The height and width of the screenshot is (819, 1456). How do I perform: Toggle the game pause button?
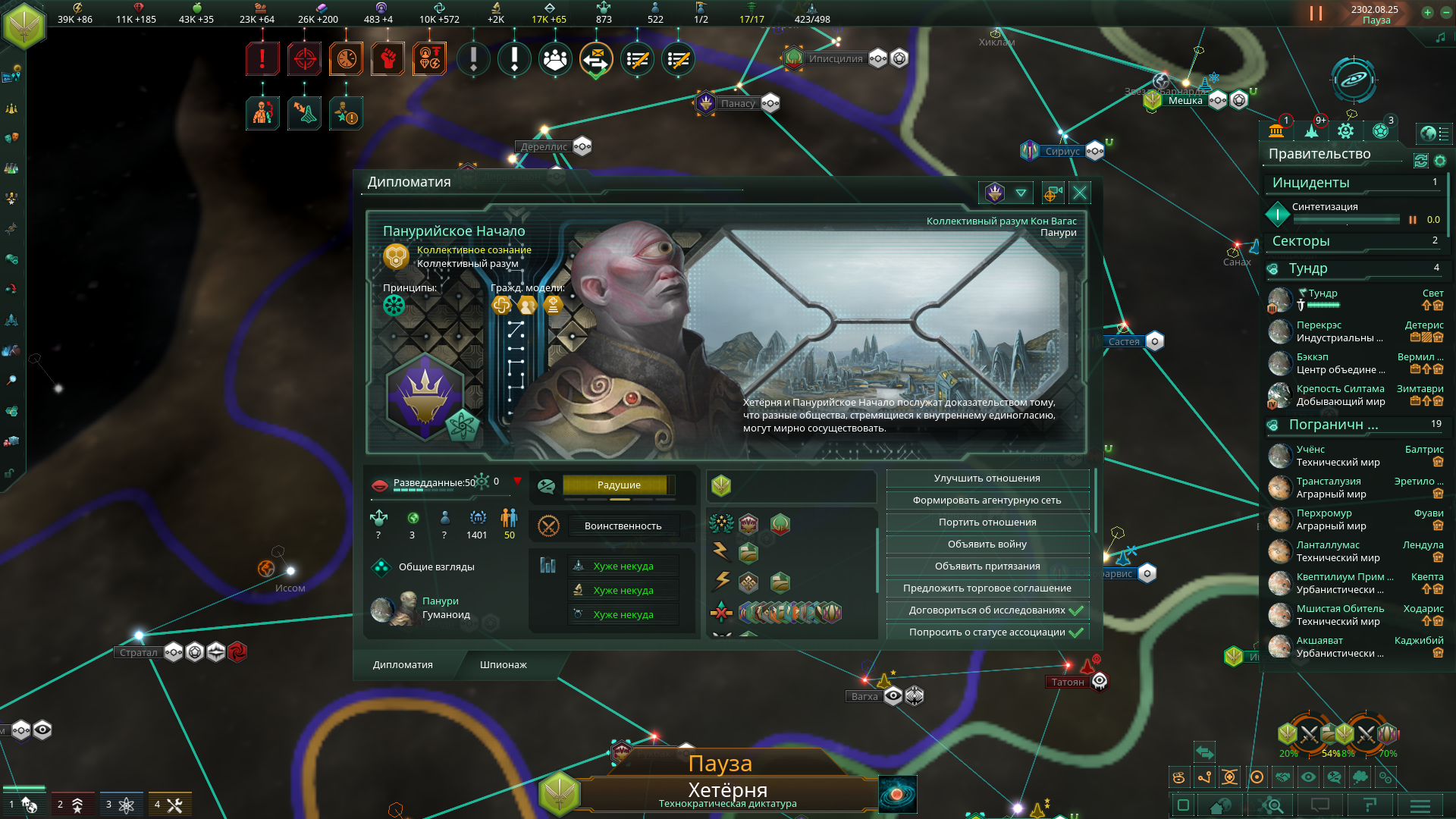tap(1316, 14)
